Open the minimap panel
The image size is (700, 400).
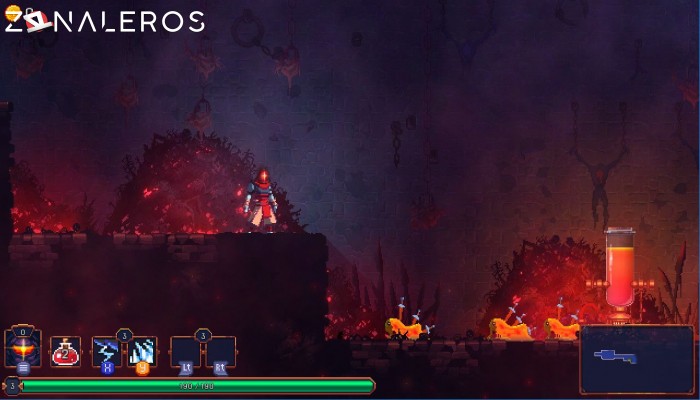point(636,358)
